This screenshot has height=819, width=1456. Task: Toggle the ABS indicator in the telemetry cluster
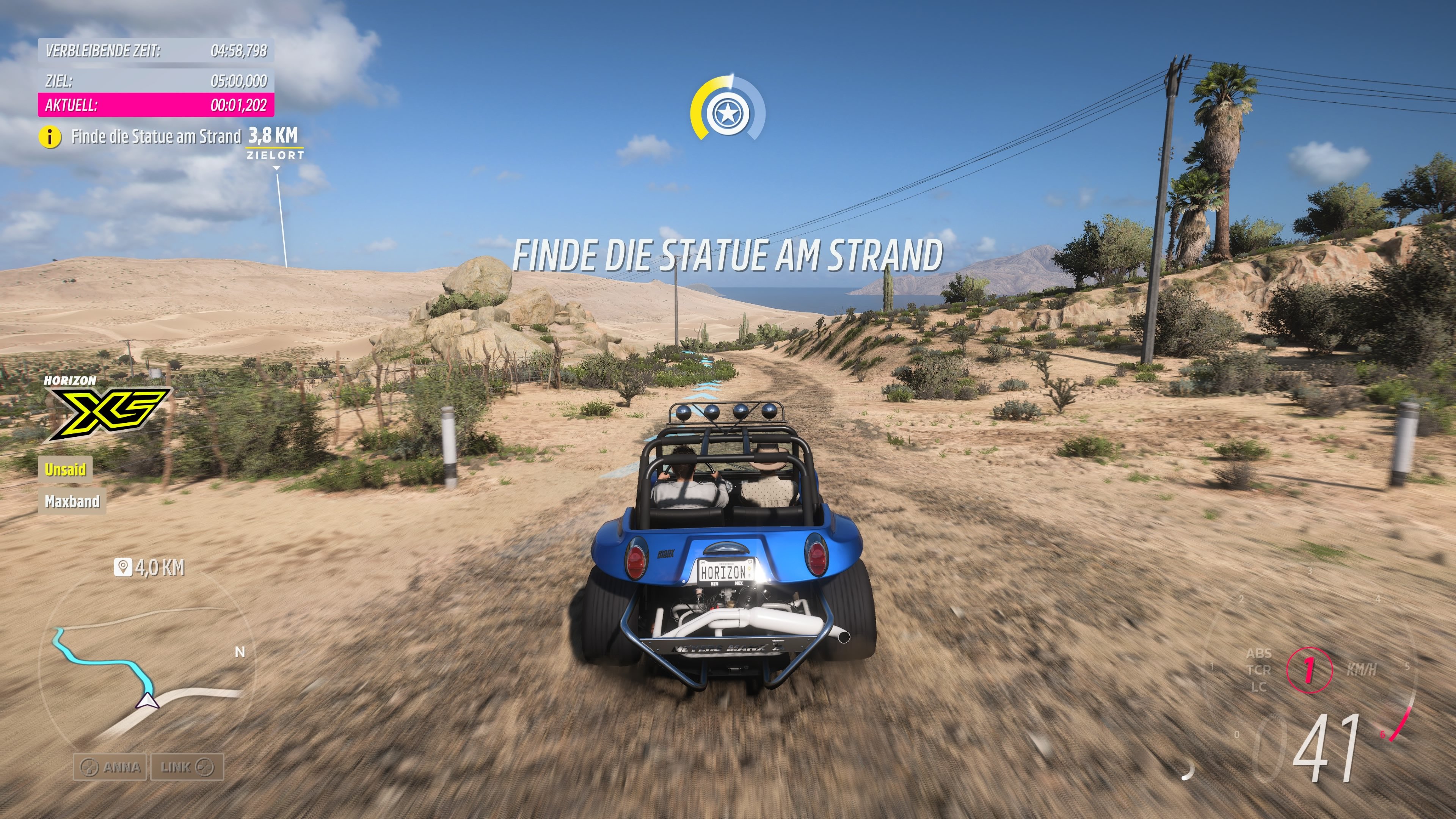coord(1260,653)
